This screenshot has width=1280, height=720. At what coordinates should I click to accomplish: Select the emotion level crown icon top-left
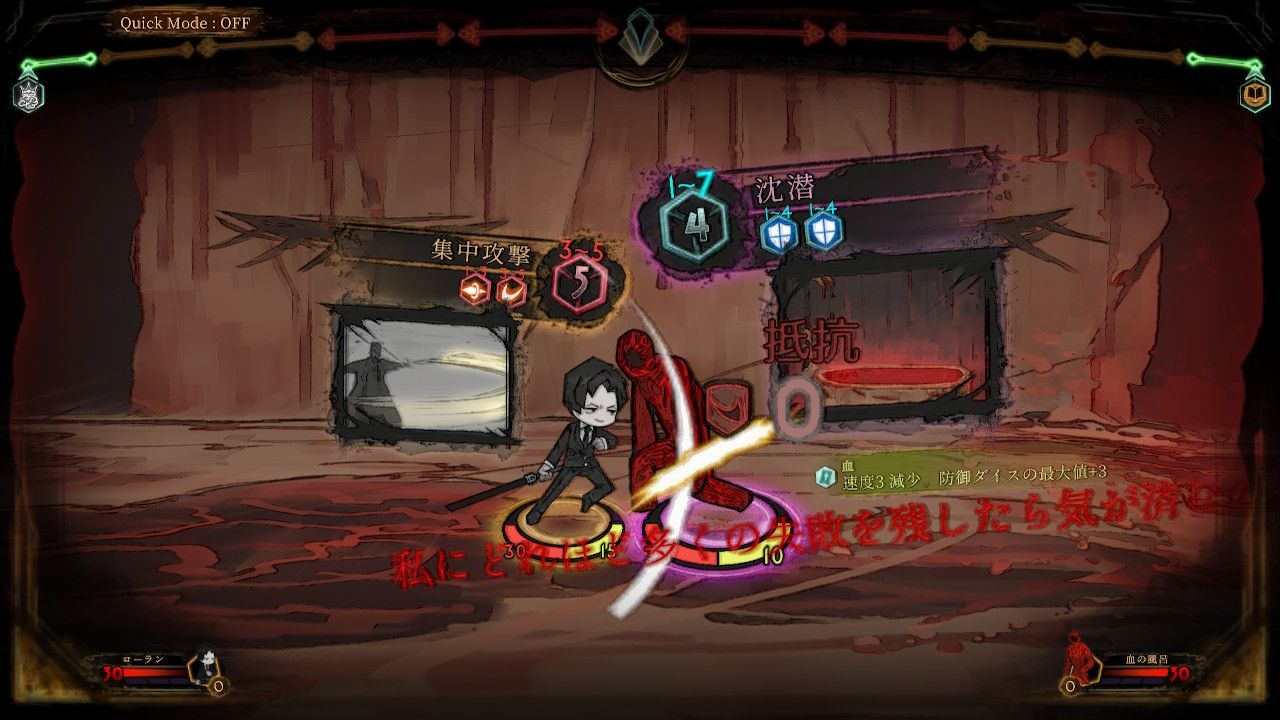pos(28,94)
